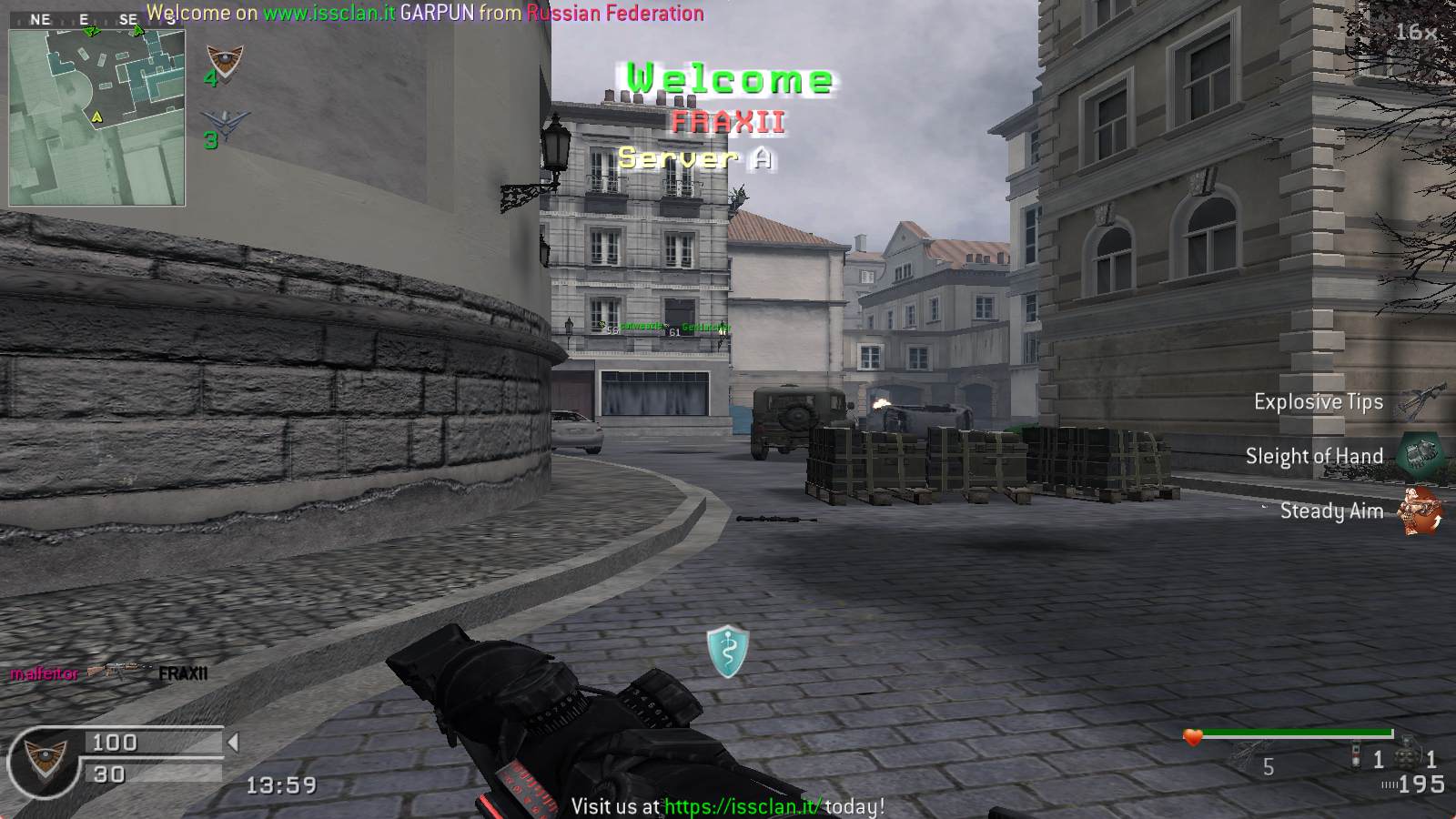Click the minimap in the corner

(x=96, y=116)
